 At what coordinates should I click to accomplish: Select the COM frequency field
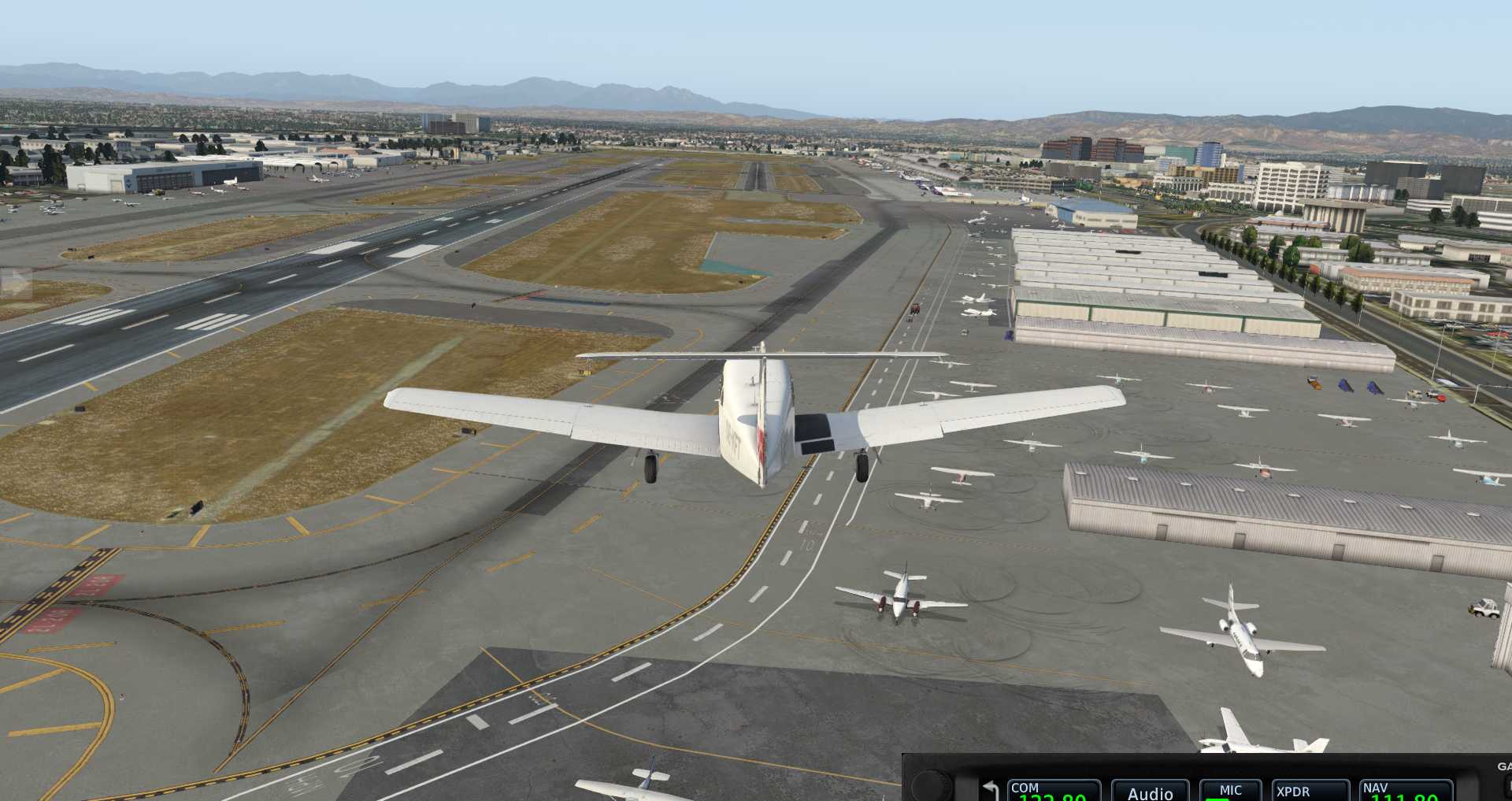tap(1053, 791)
